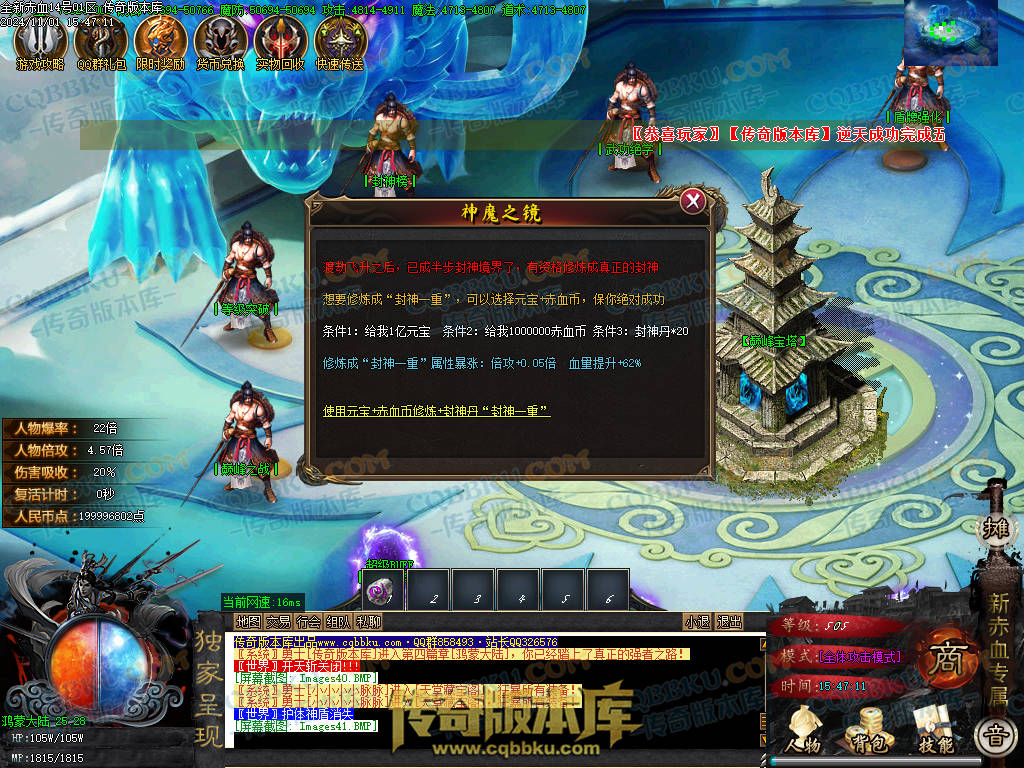Open the 地图 map button
The height and width of the screenshot is (768, 1024).
click(247, 622)
